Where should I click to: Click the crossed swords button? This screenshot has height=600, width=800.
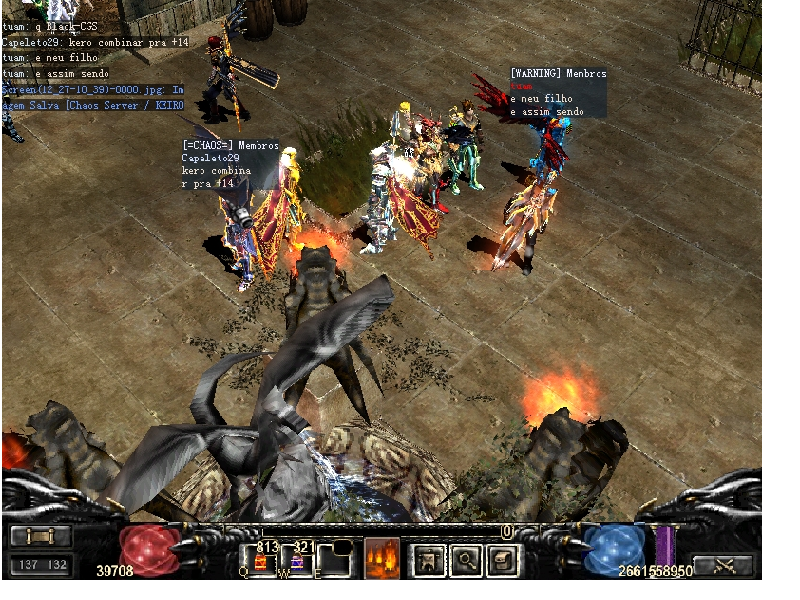pyautogui.click(x=723, y=565)
